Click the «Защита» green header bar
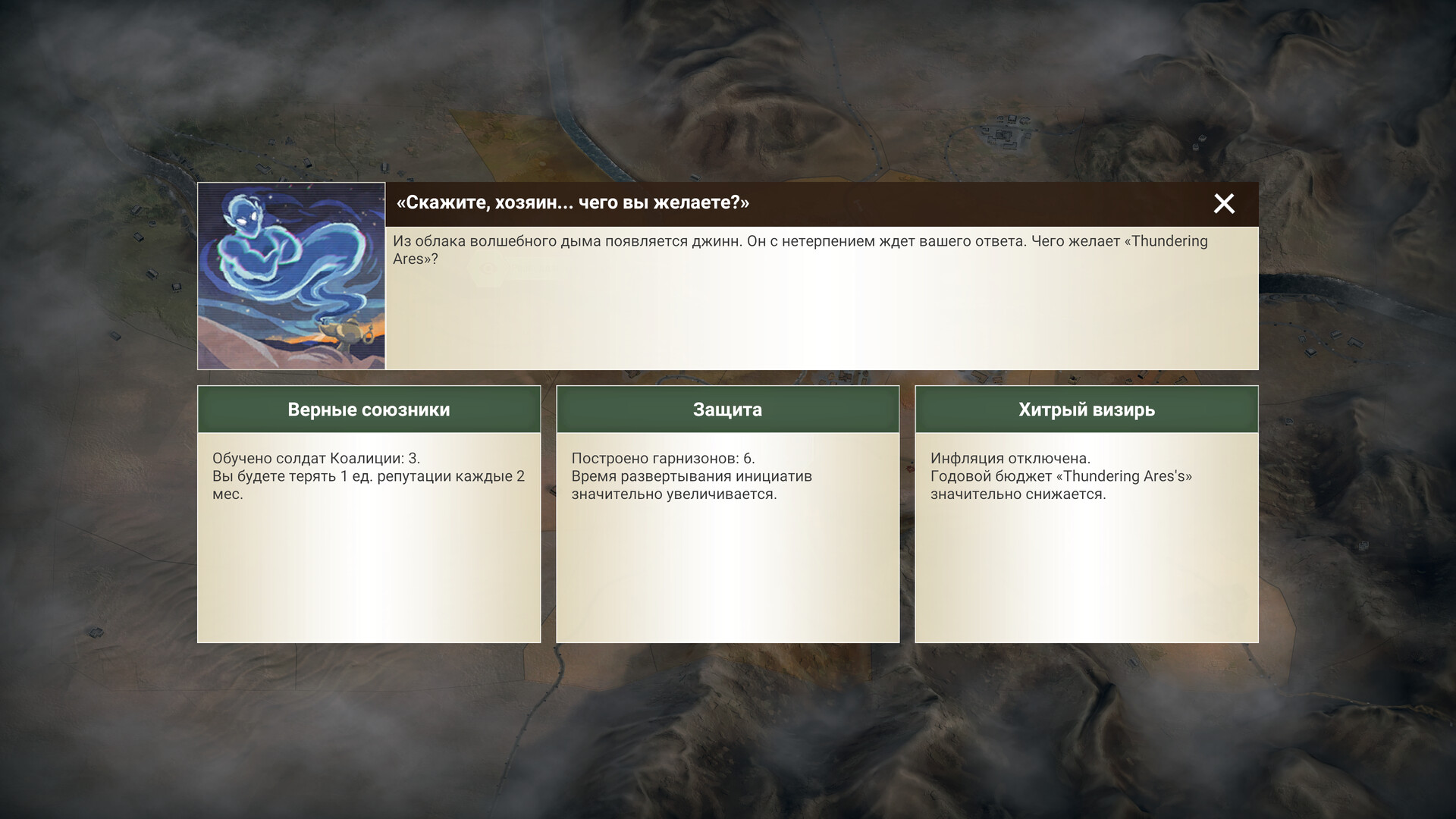The width and height of the screenshot is (1456, 819). pyautogui.click(x=727, y=409)
